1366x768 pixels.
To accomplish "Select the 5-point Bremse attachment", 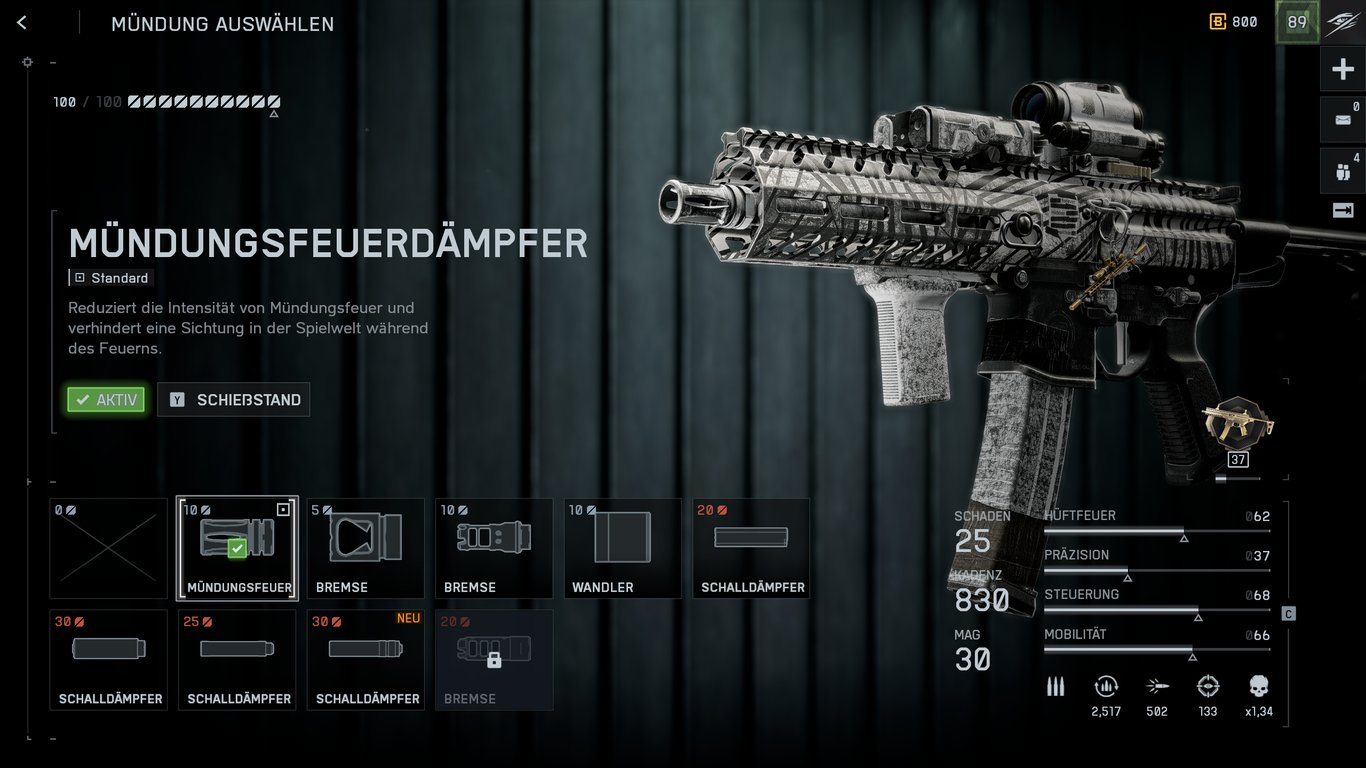I will tap(365, 548).
